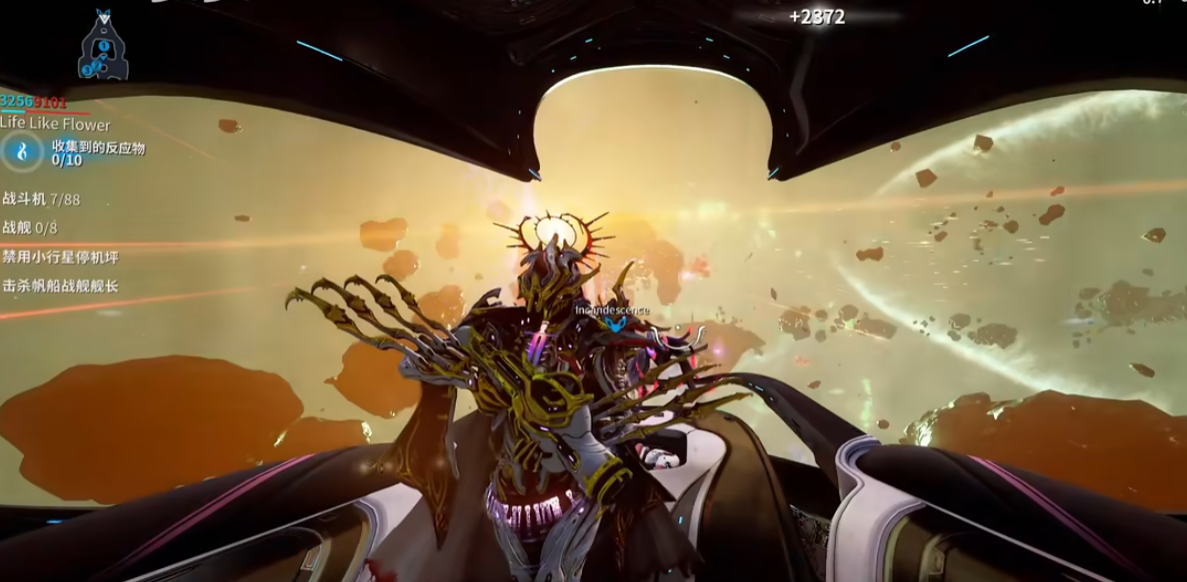Click the 禁用小行星停机坪 objective
Viewport: 1187px width, 582px height.
[60, 257]
